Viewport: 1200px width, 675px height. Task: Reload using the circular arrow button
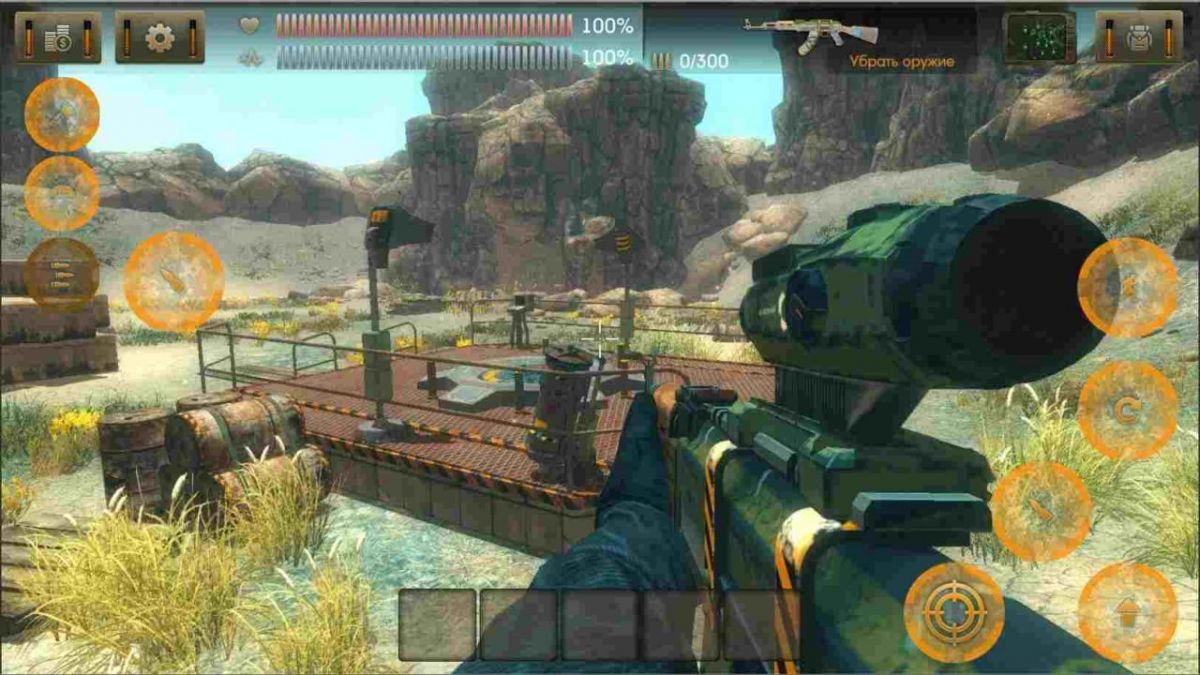pyautogui.click(x=1127, y=410)
